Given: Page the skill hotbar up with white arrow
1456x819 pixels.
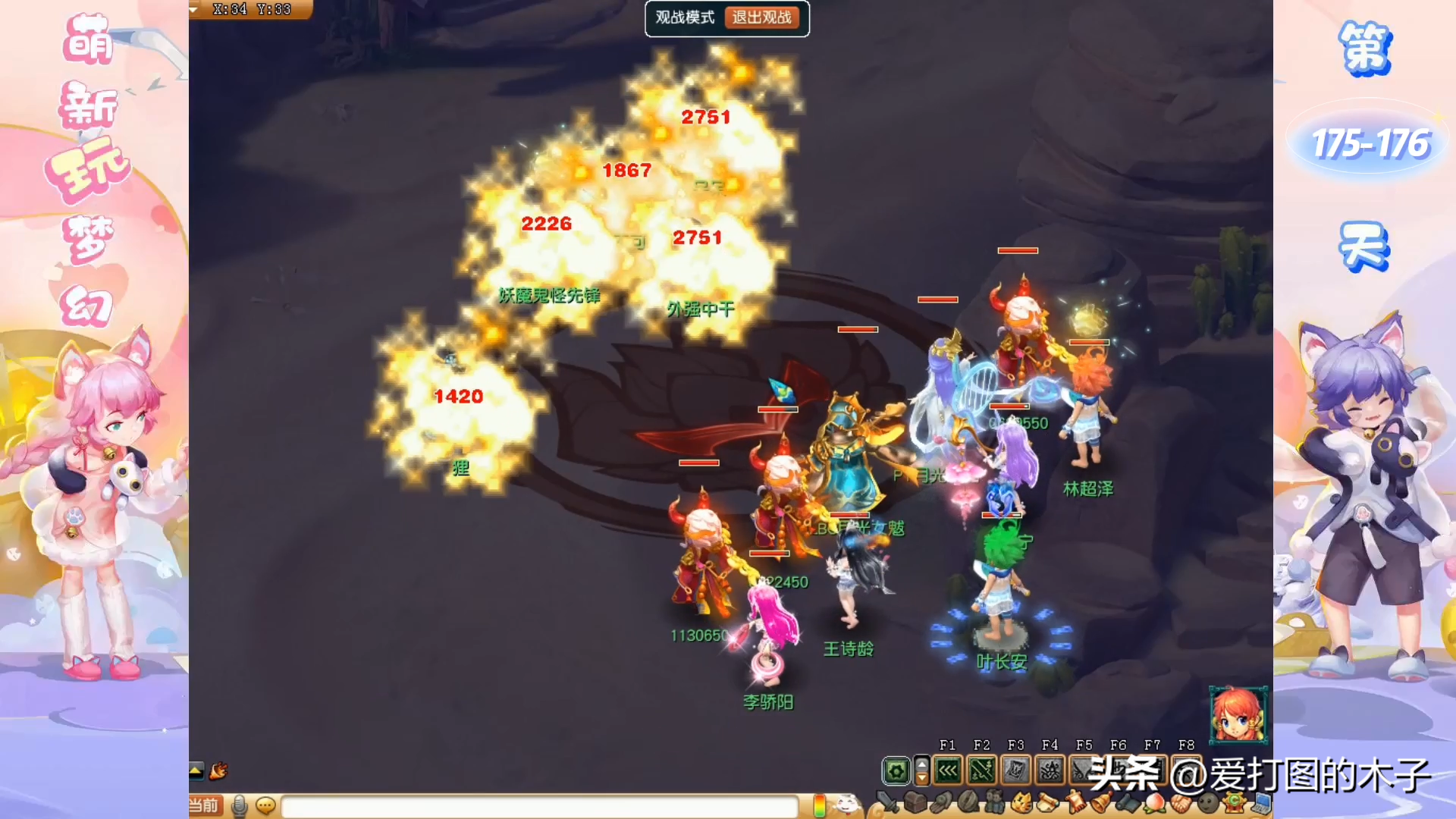Looking at the screenshot, I should (922, 764).
